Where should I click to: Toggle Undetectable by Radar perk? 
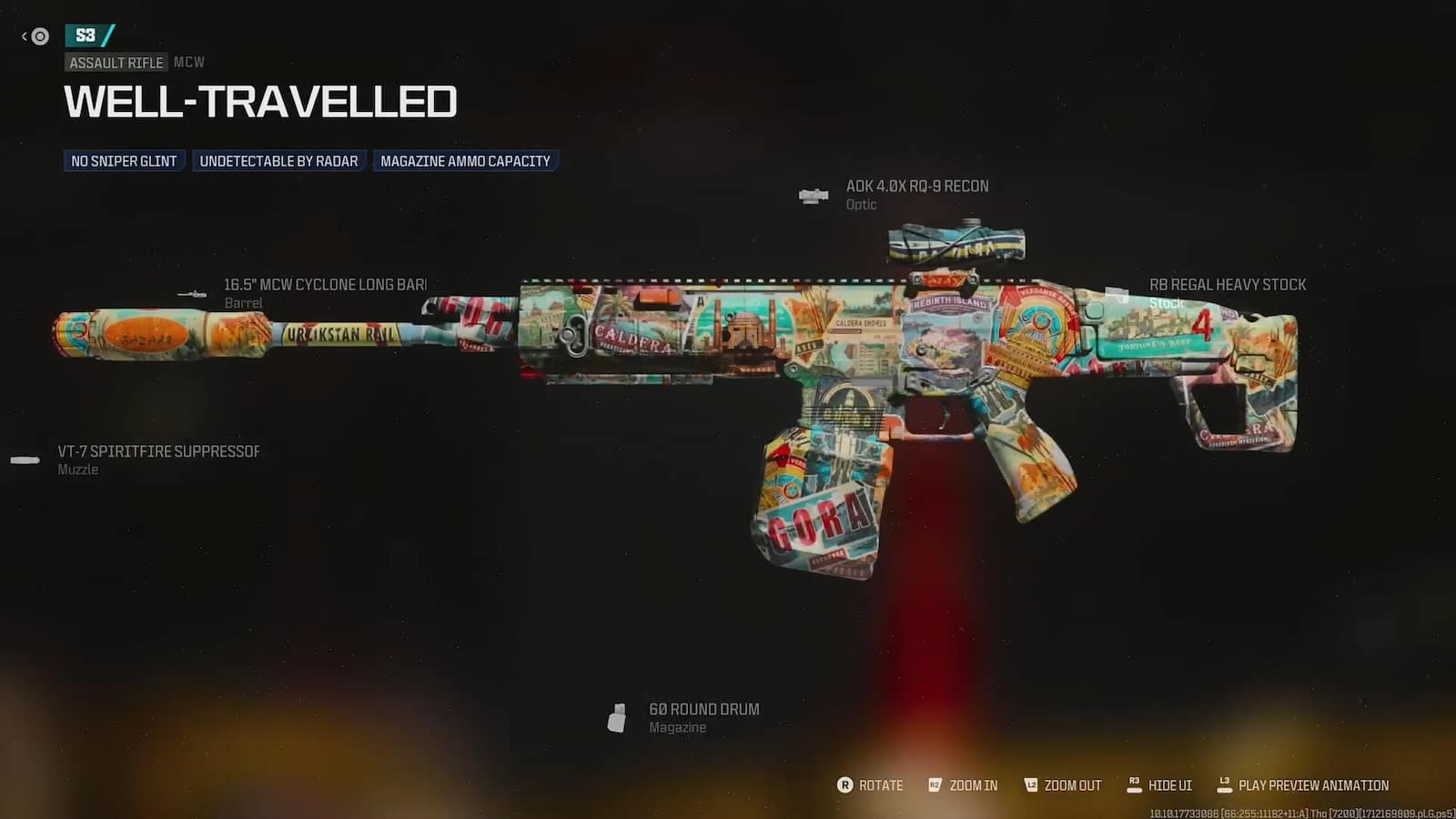click(x=278, y=160)
